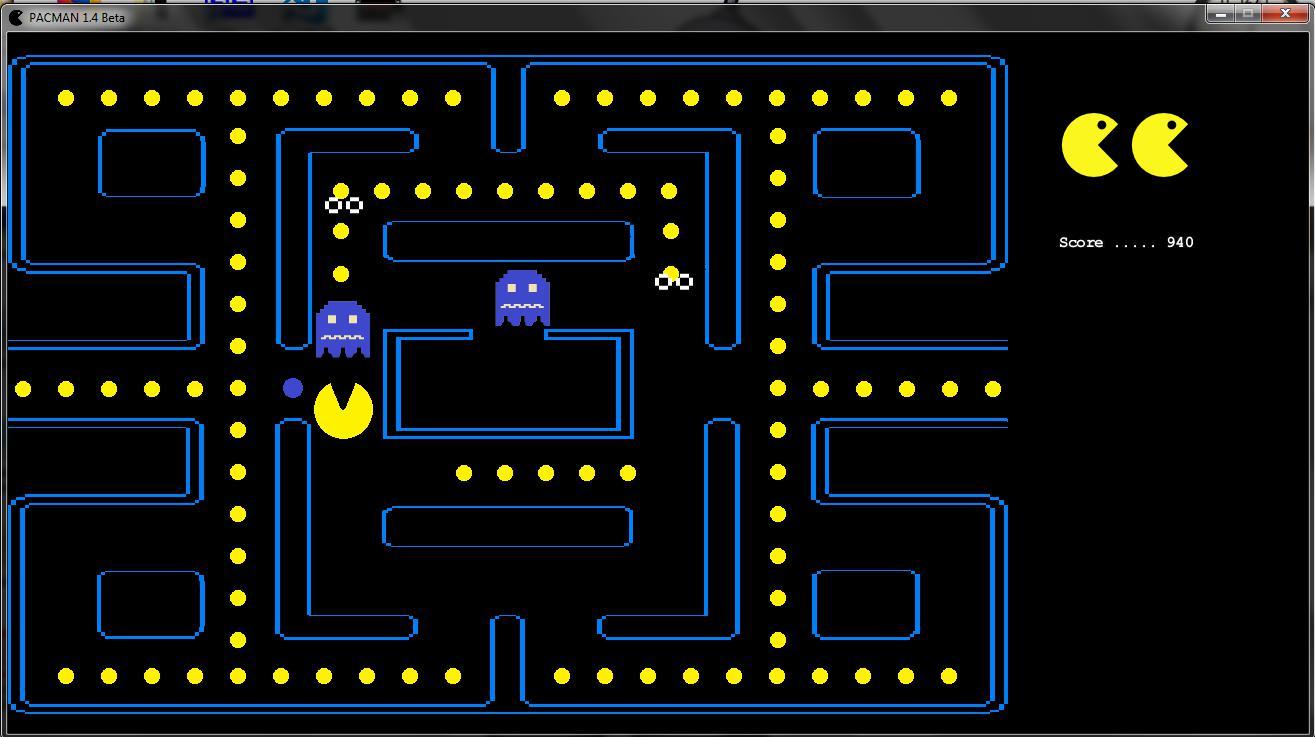Viewport: 1315px width, 737px height.
Task: Select the blue ghost near the center
Action: 521,297
